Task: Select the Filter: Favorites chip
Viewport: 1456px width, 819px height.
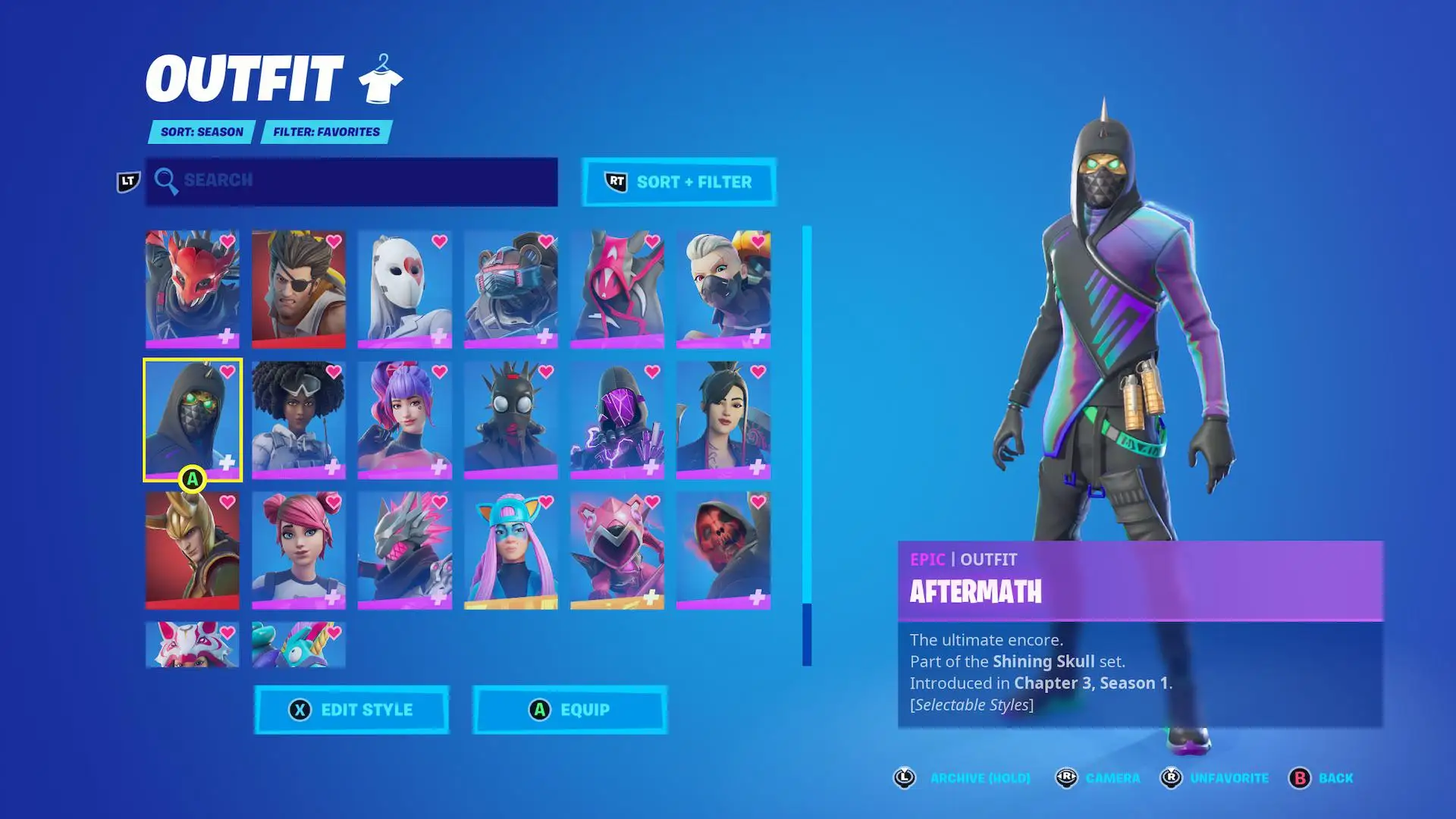Action: [325, 132]
